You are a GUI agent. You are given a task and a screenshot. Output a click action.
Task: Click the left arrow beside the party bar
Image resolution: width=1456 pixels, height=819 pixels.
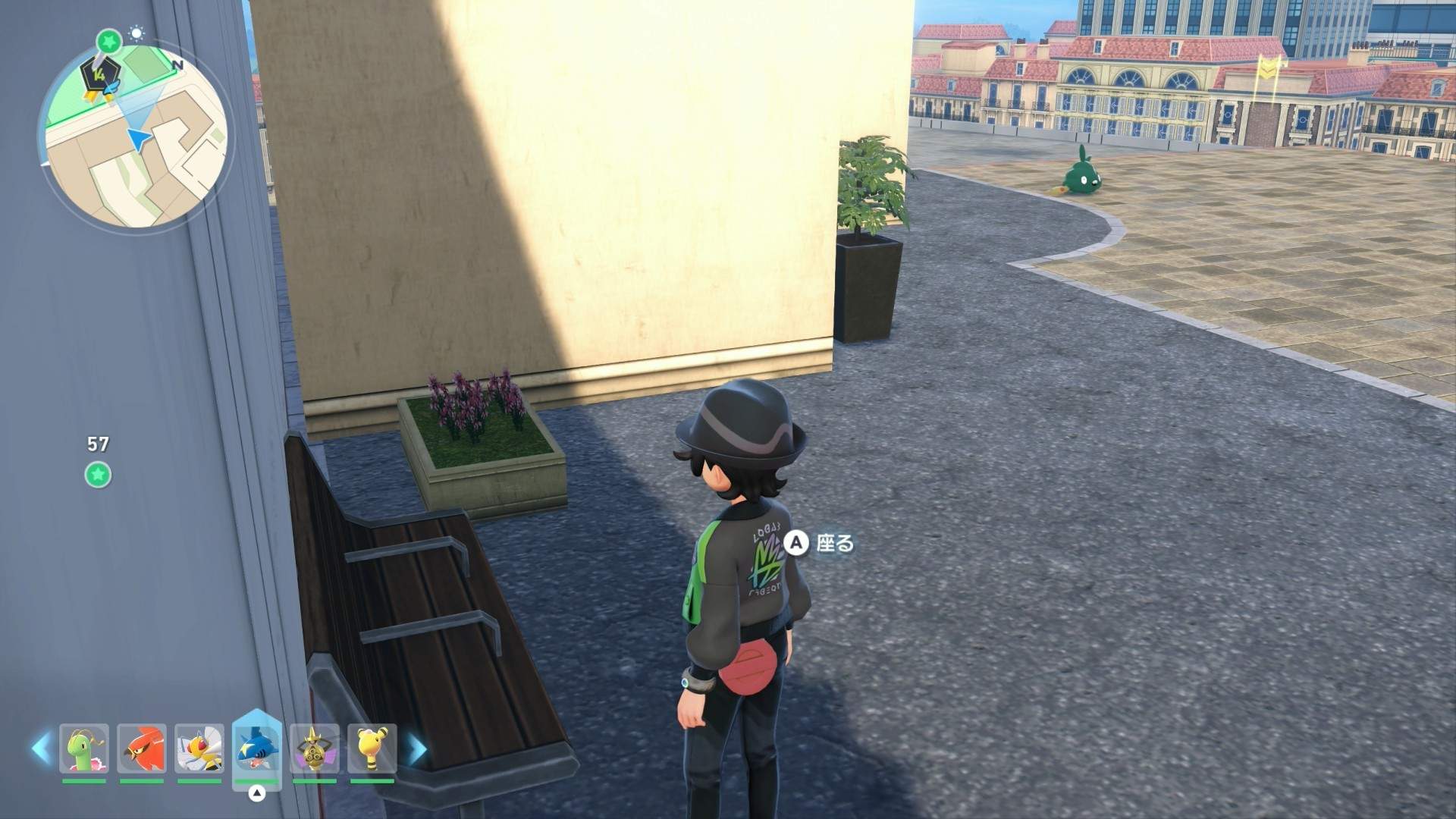(40, 748)
